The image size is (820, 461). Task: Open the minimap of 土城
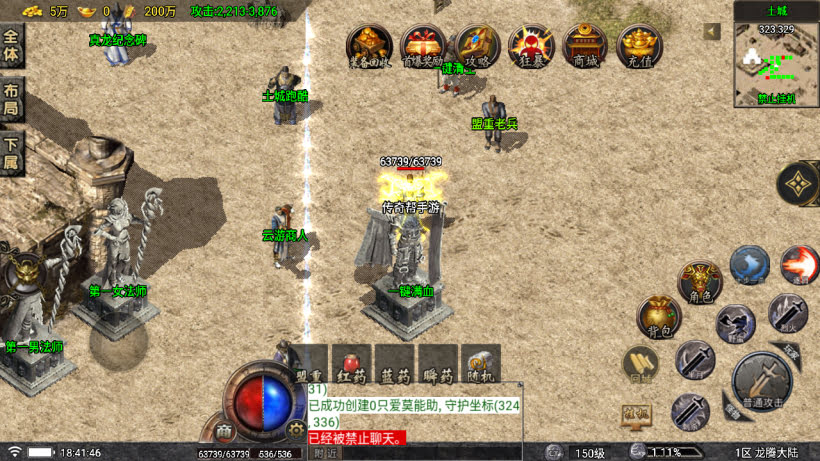[776, 64]
